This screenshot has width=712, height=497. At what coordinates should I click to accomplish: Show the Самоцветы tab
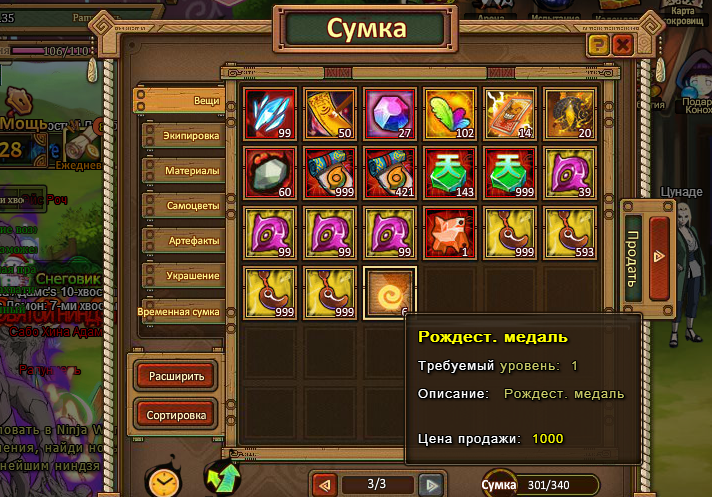181,206
